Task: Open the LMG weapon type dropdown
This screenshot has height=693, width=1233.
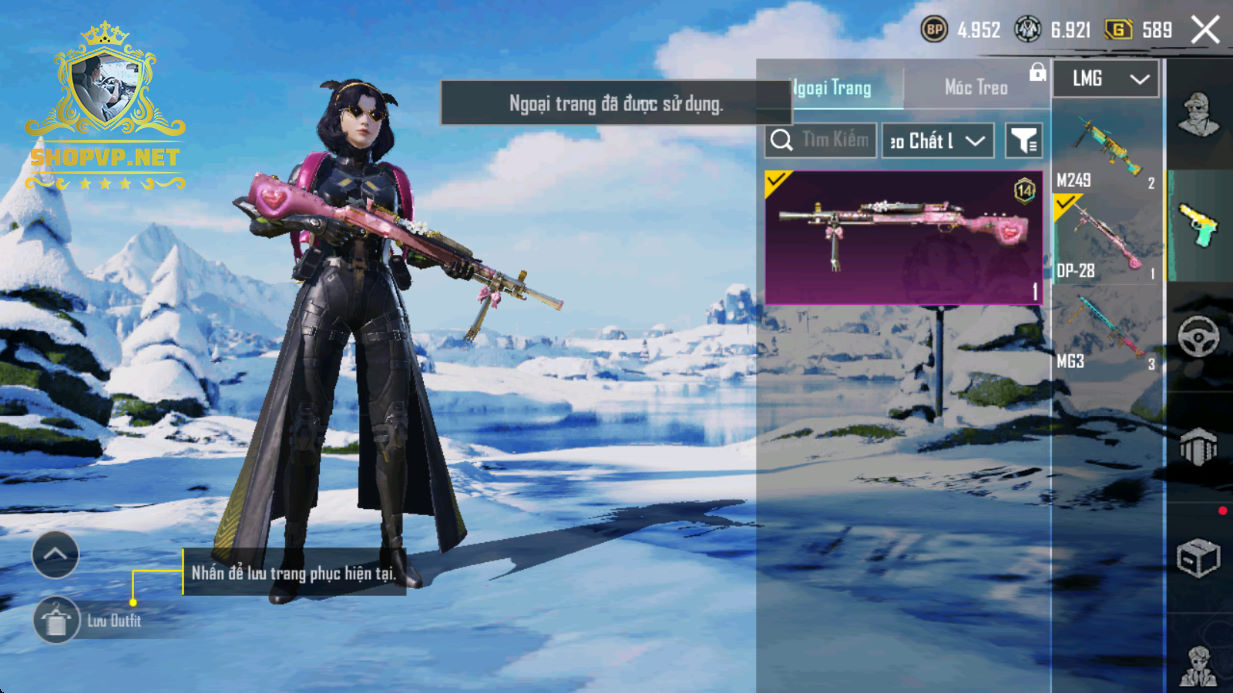Action: click(x=1106, y=79)
